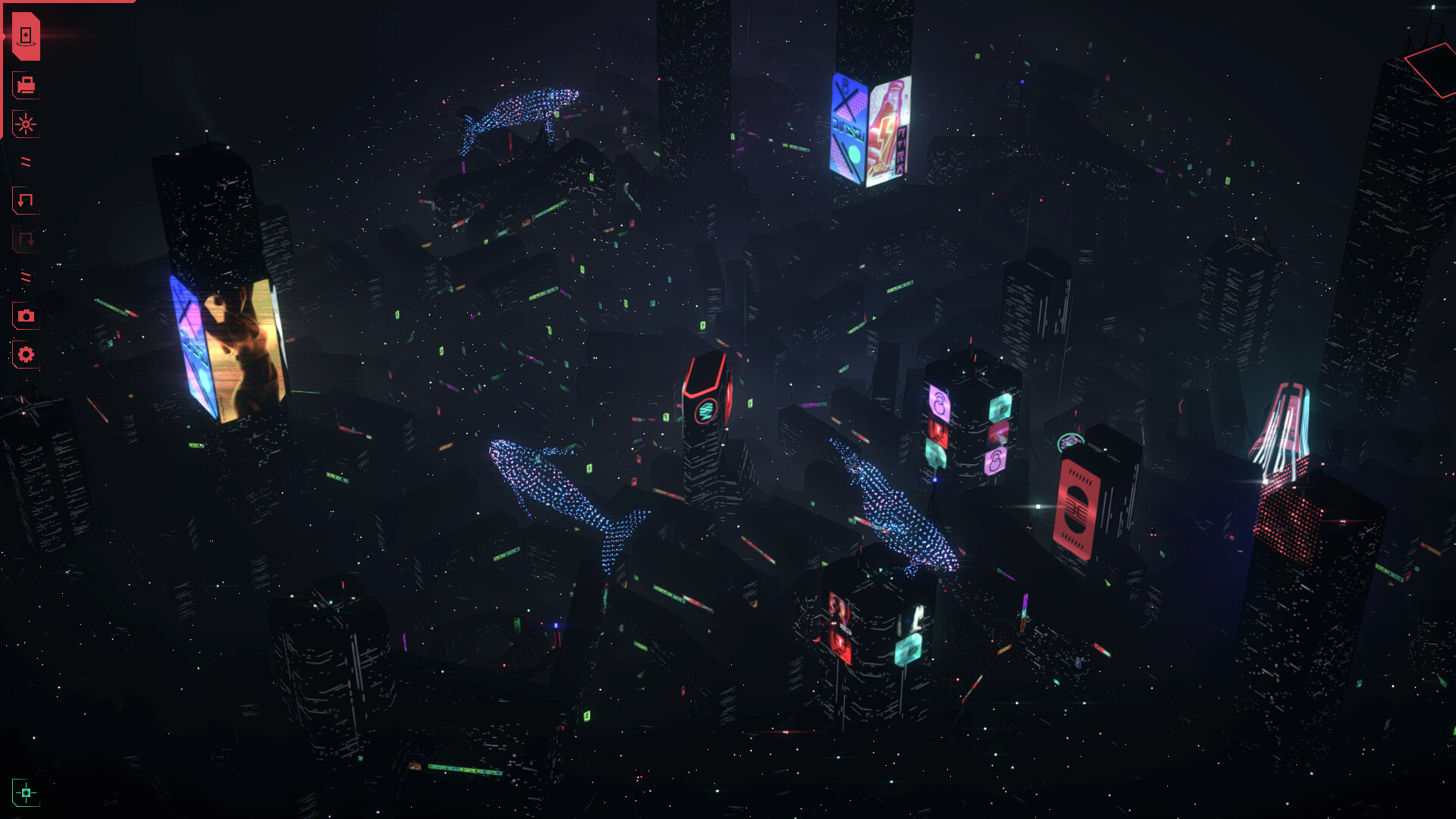Open settings with the gear icon
Screen dimensions: 1456x819
[25, 353]
